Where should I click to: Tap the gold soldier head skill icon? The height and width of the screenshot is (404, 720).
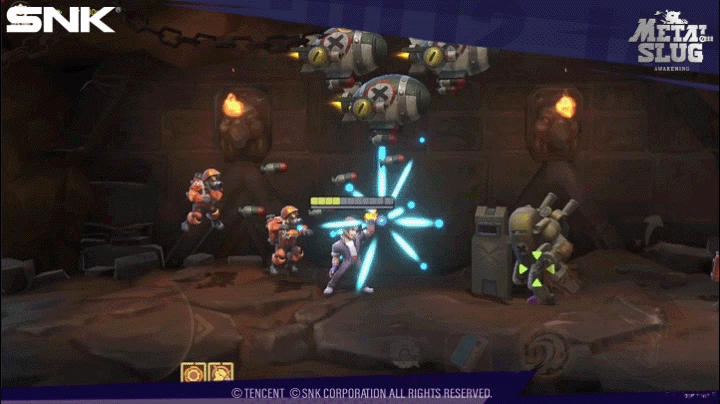219,374
